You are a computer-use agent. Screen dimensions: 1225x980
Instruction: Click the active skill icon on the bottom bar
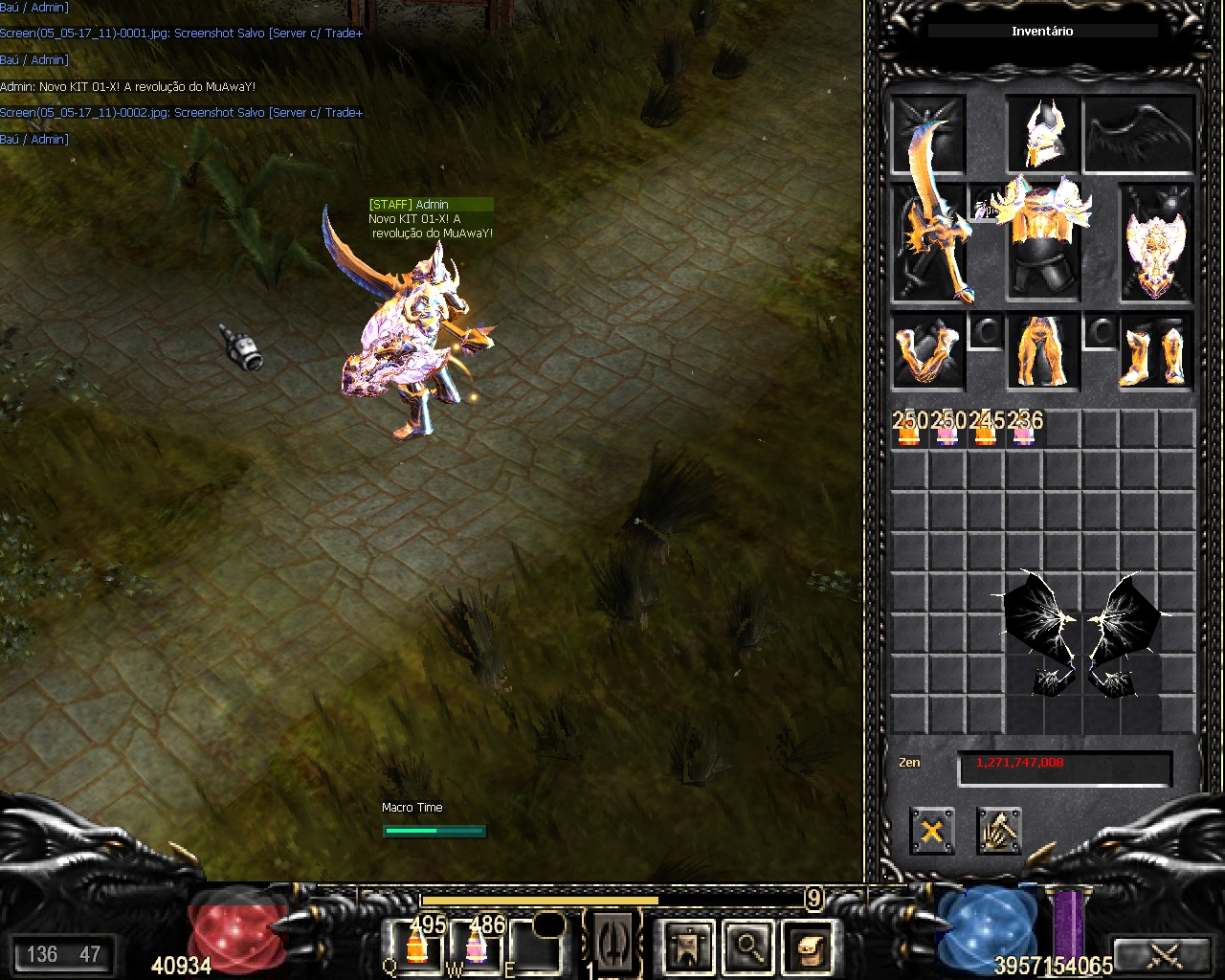[x=612, y=943]
